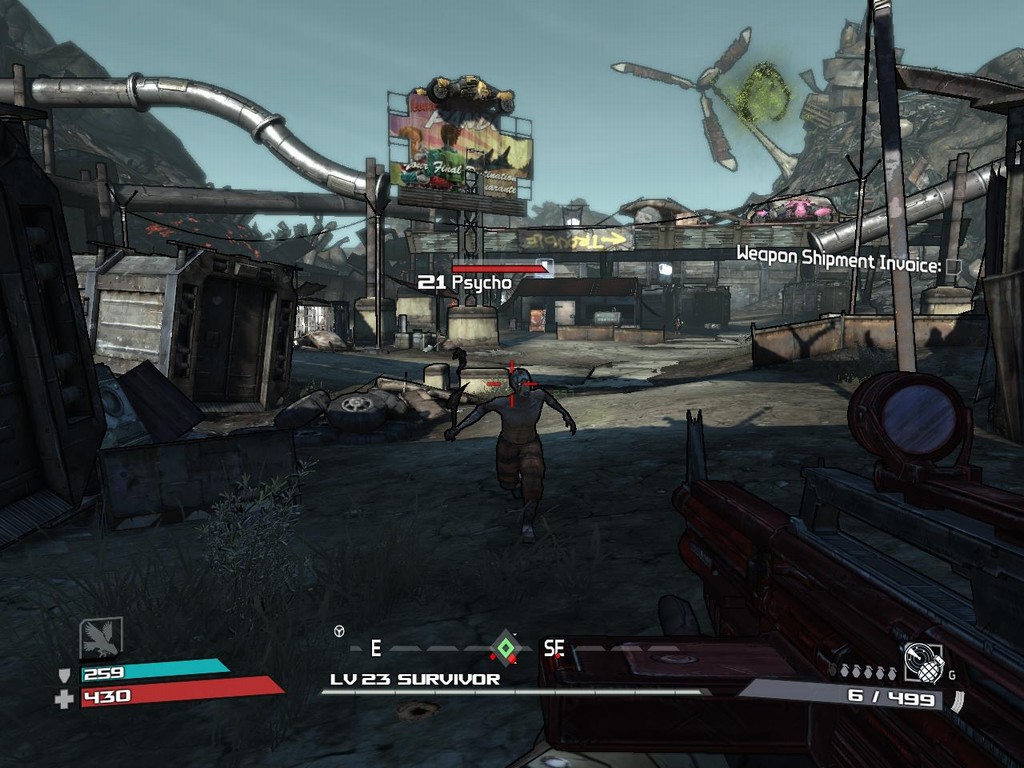Select the grenade icon beside the ammo count

coord(923,662)
